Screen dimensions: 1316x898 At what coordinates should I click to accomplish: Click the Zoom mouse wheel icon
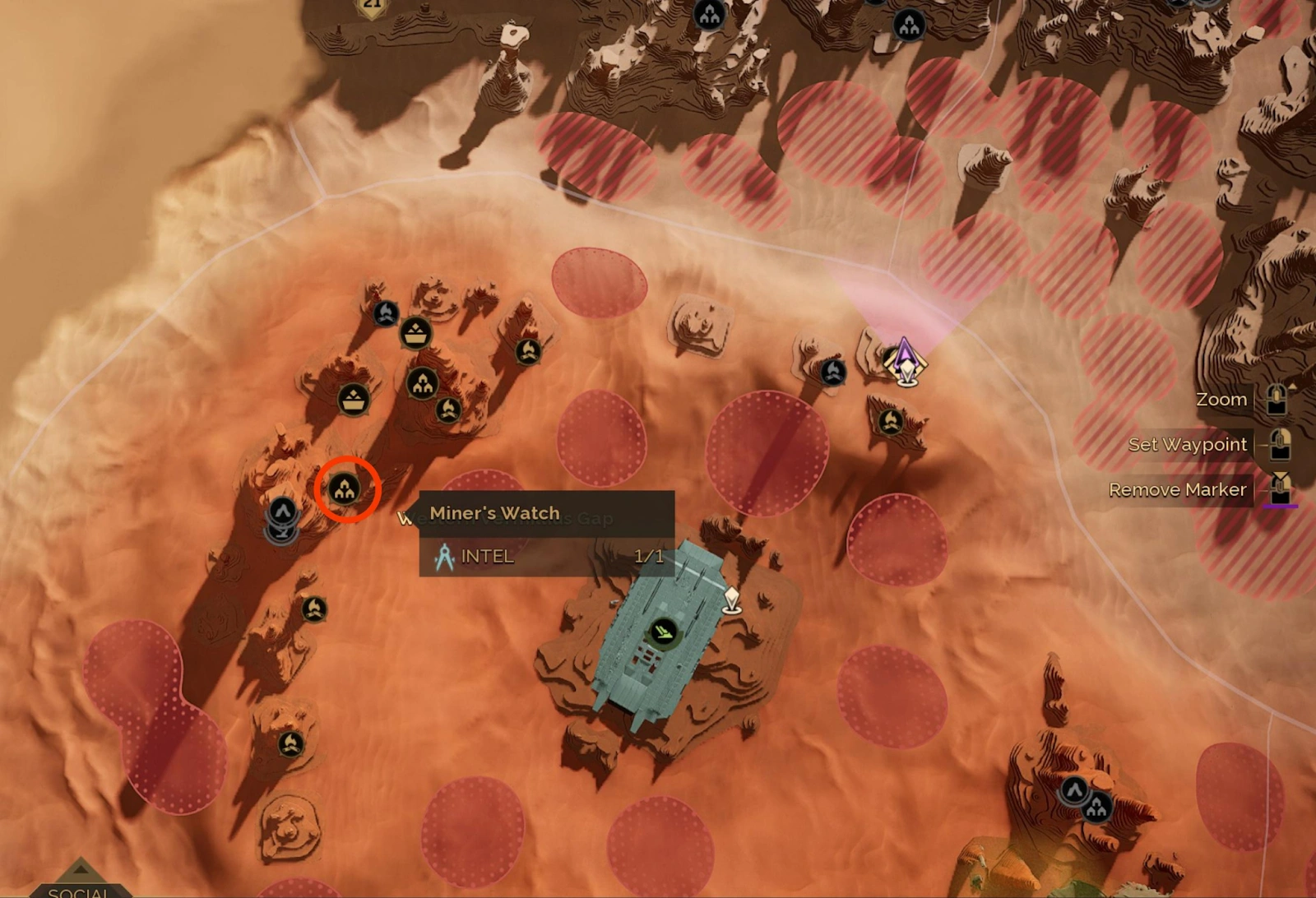coord(1276,400)
